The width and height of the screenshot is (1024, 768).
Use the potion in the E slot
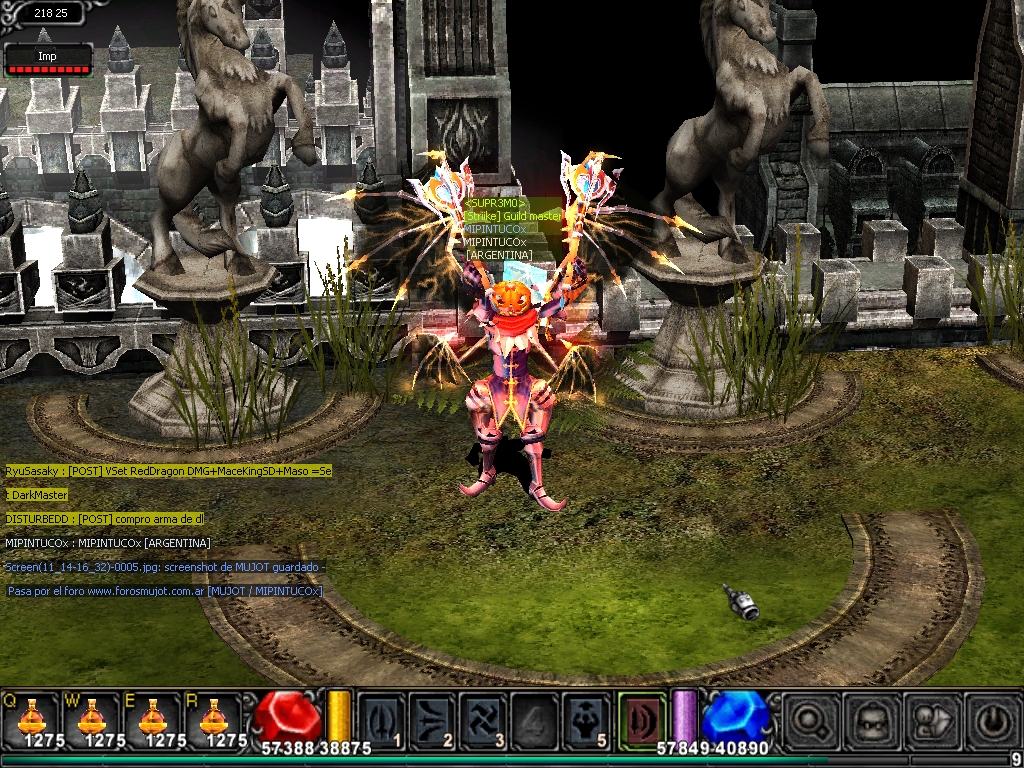tap(152, 719)
